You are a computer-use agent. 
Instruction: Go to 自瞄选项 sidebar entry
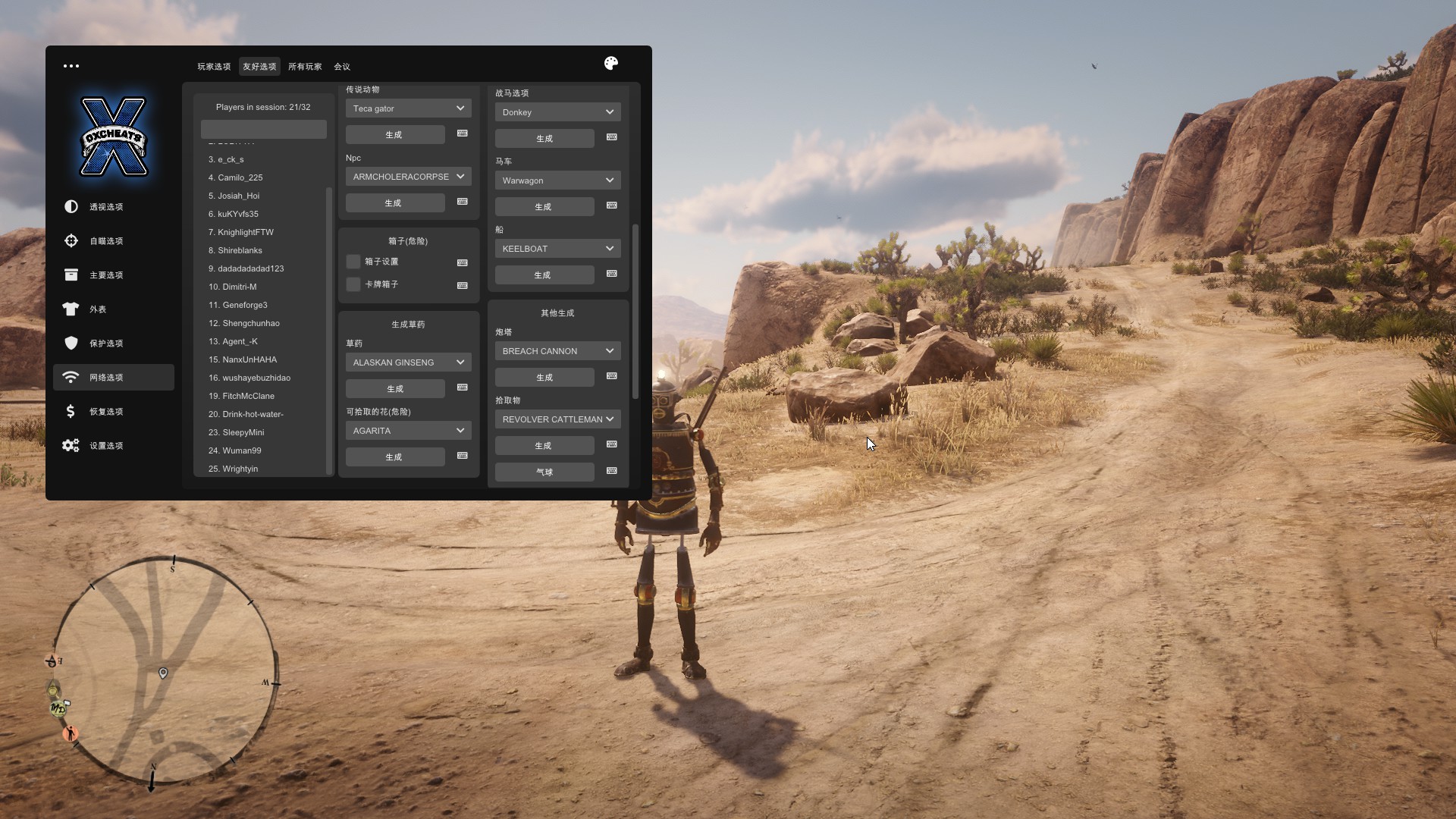click(x=106, y=241)
